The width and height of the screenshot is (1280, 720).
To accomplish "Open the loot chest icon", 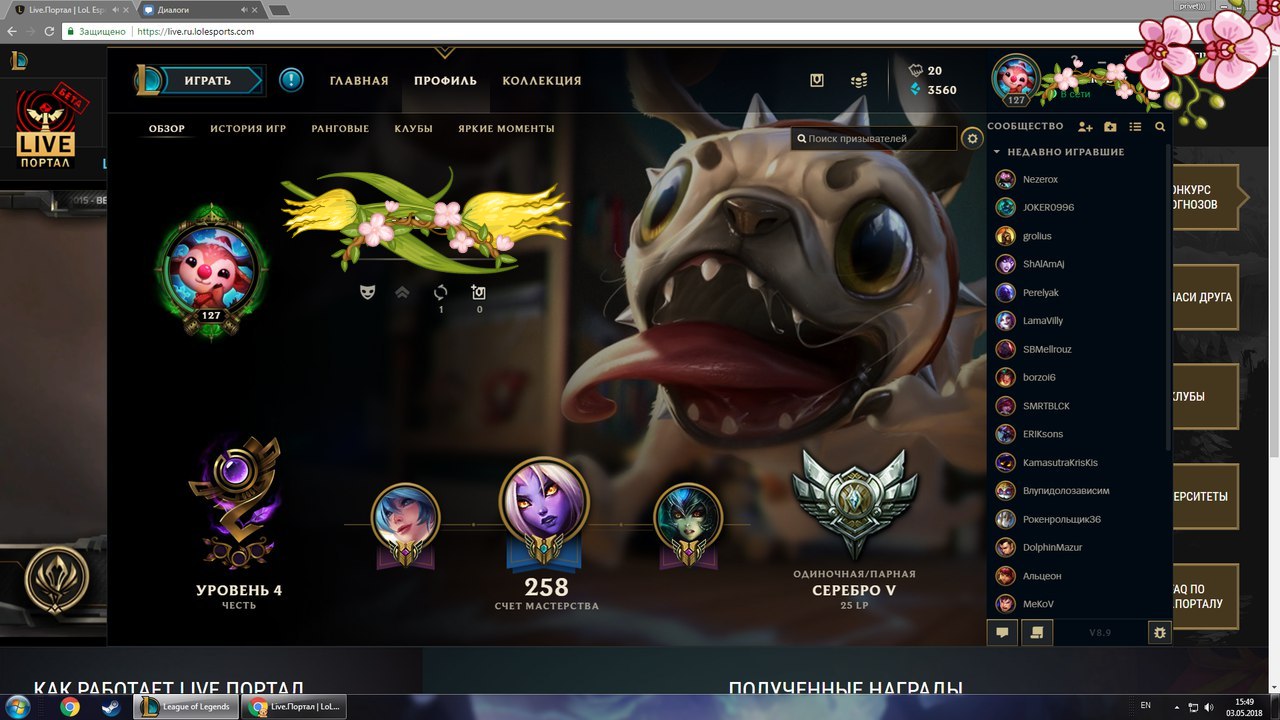I will coord(817,81).
